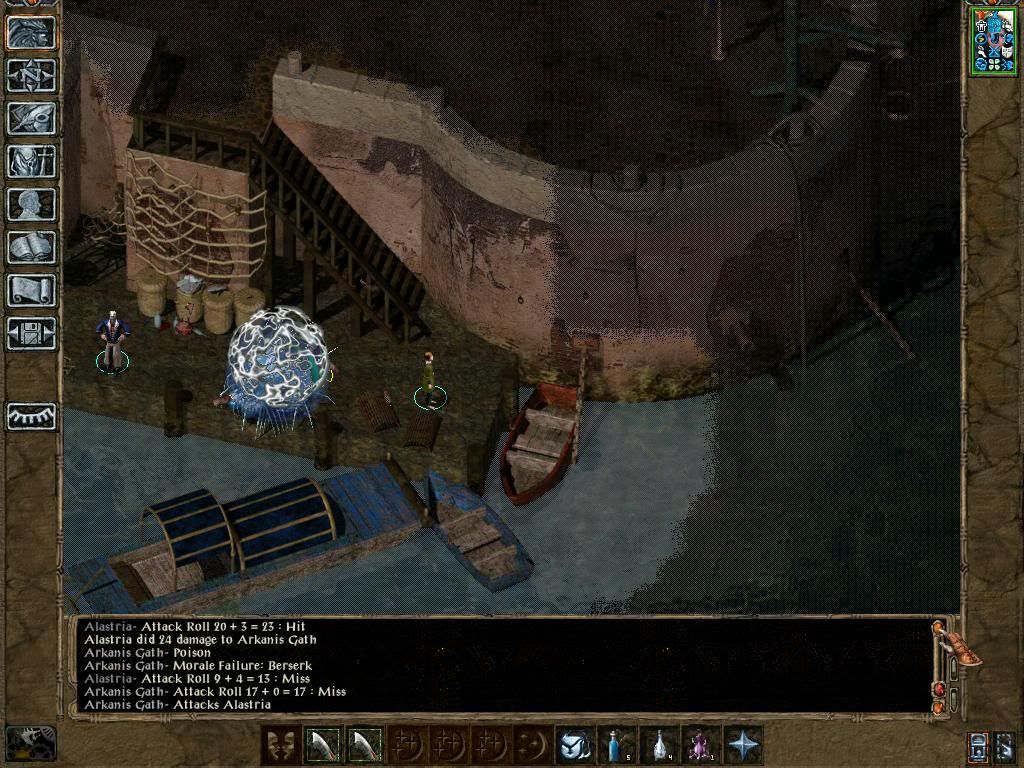Viewport: 1024px width, 768px height.
Task: Open the priest scroll
Action: point(31,291)
